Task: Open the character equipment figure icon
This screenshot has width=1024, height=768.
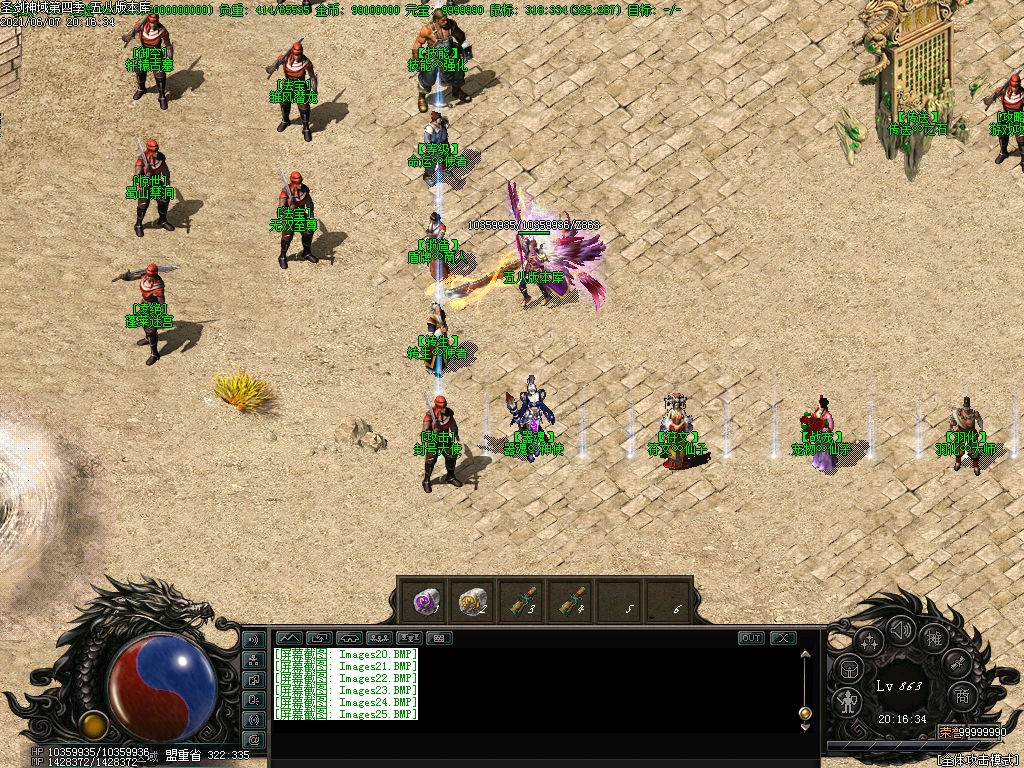Action: click(x=848, y=700)
